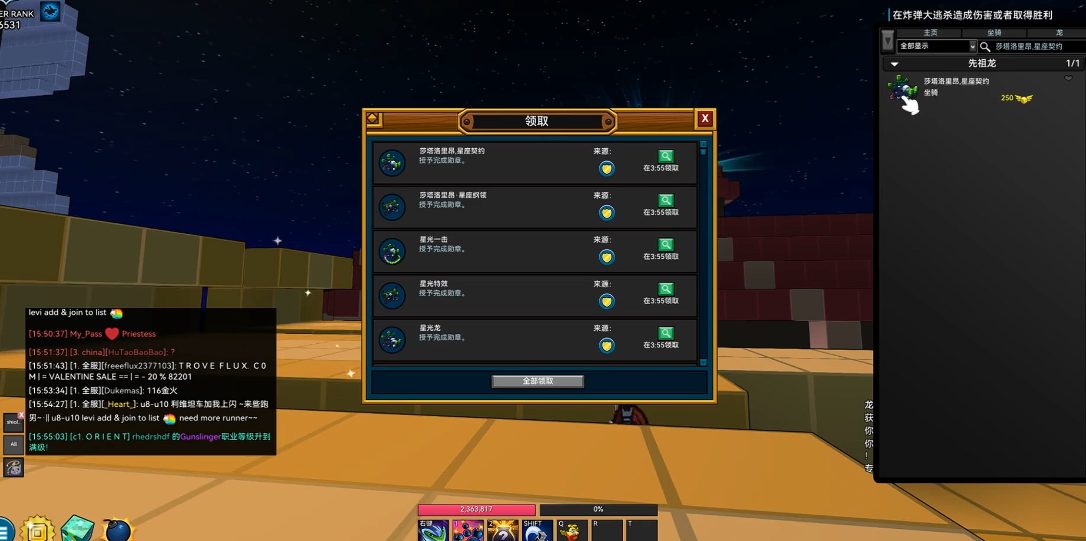1086x541 pixels.
Task: Open the green cube store icon
Action: click(77, 528)
